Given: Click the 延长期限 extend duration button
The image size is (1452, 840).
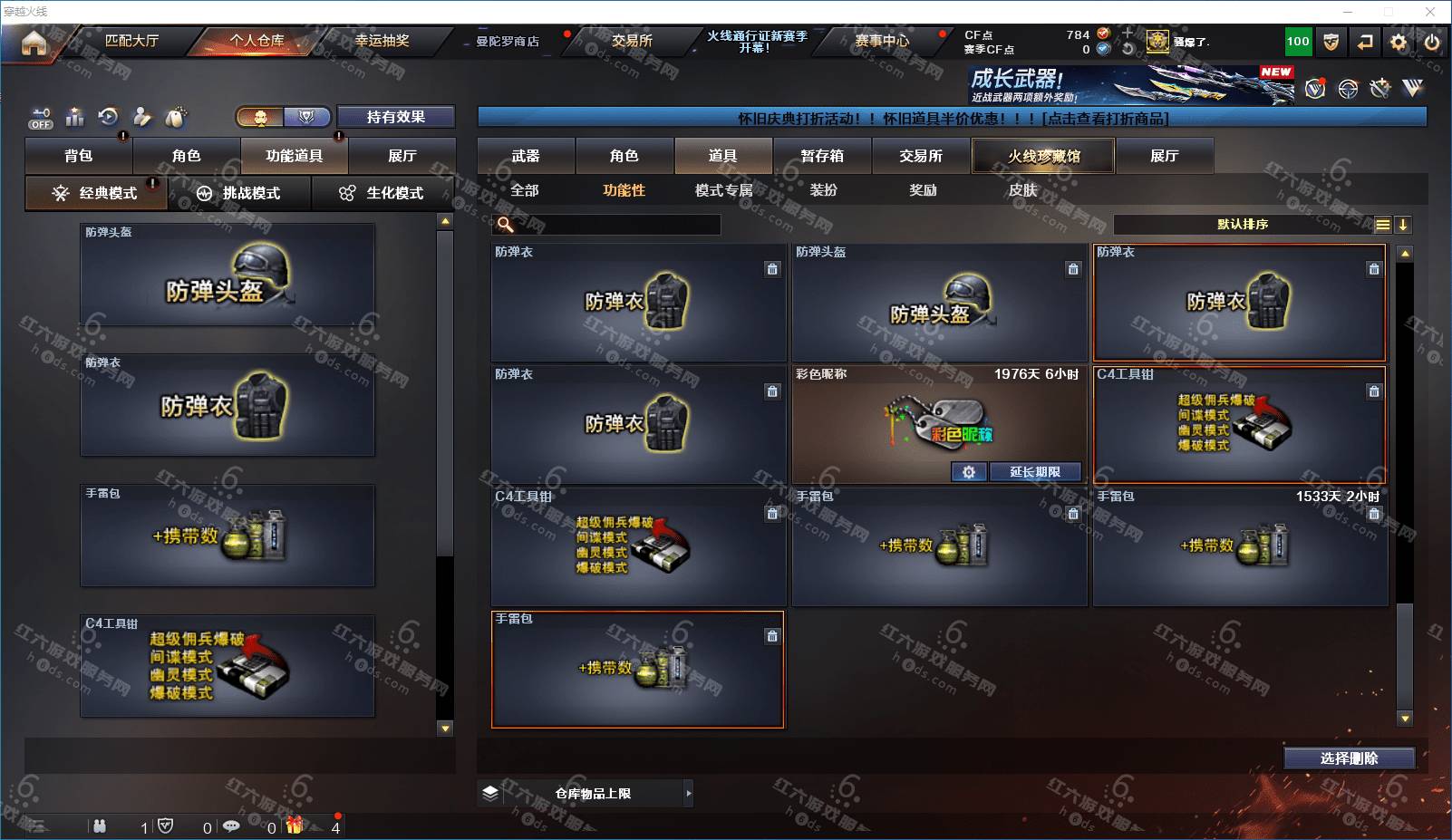Looking at the screenshot, I should point(1034,472).
